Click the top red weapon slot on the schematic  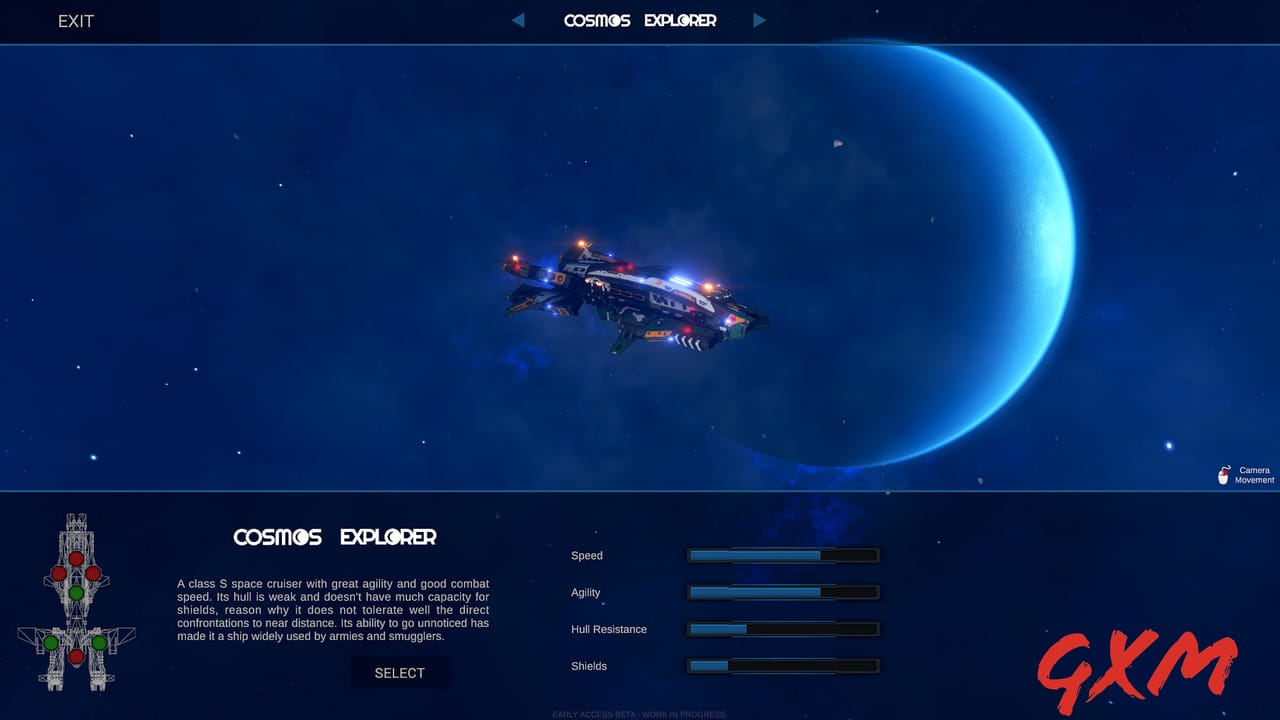(76, 558)
